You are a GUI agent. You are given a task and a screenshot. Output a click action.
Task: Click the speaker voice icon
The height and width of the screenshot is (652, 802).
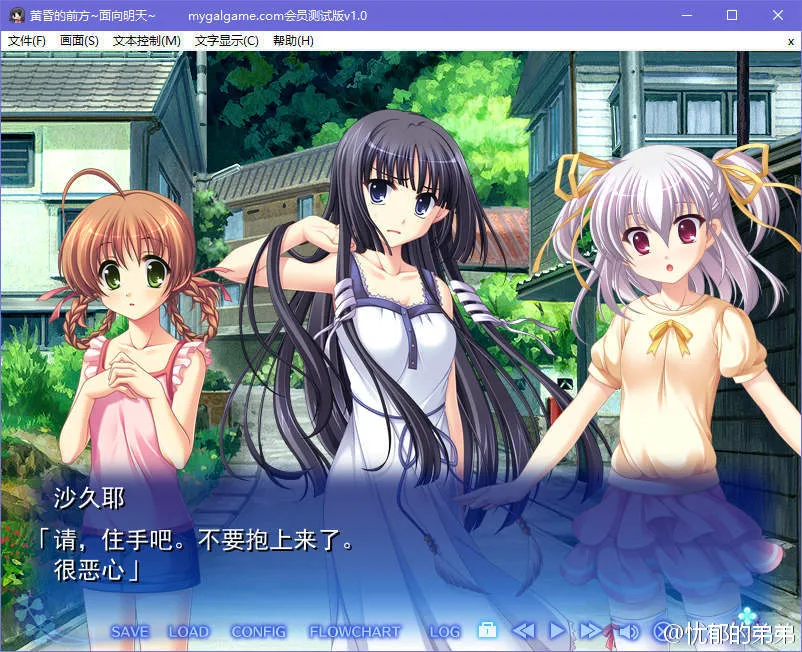(627, 631)
